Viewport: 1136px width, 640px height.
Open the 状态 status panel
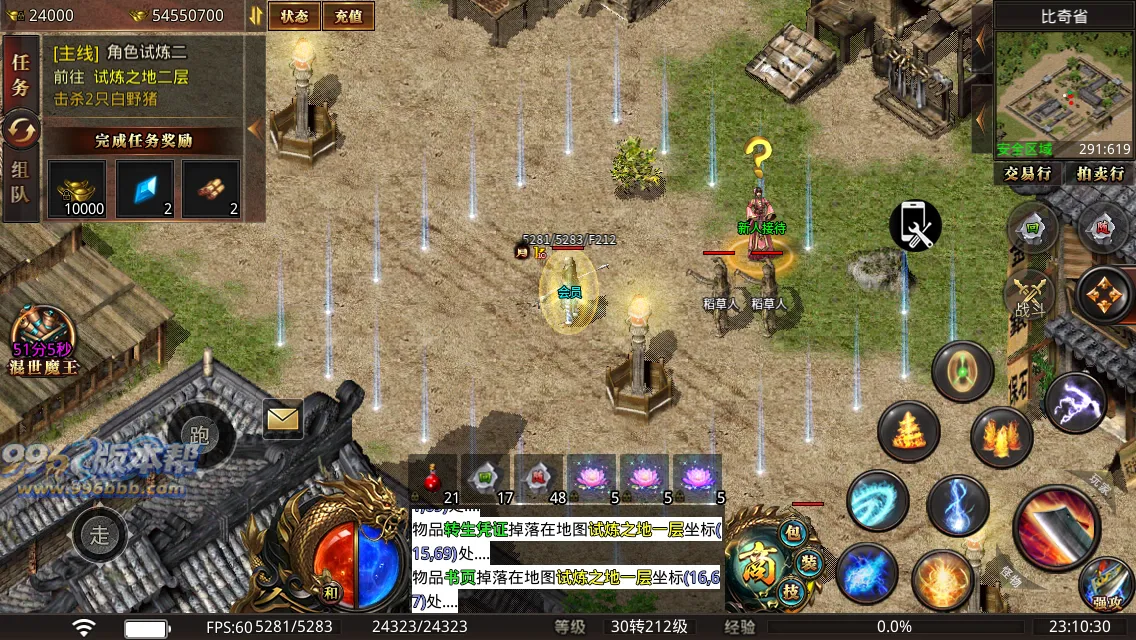point(294,16)
